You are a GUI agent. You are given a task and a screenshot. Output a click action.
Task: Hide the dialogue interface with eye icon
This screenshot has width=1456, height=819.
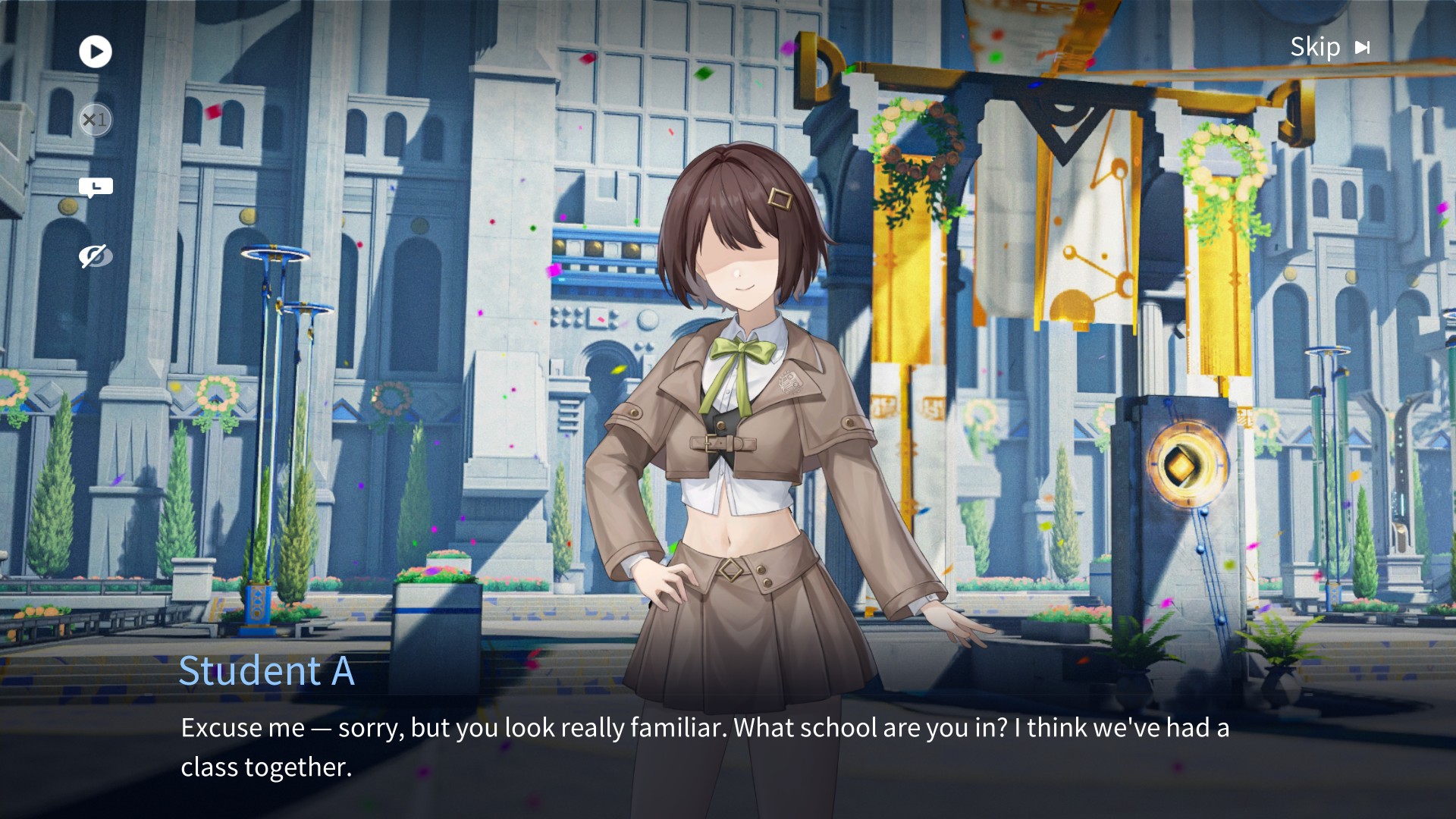click(x=96, y=256)
